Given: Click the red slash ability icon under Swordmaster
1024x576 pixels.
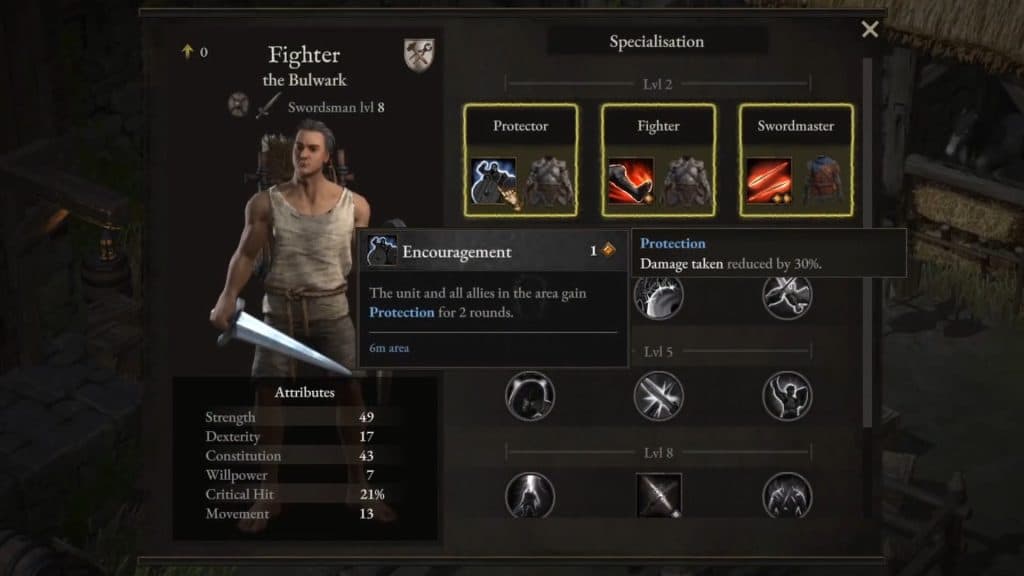Looking at the screenshot, I should pyautogui.click(x=769, y=181).
